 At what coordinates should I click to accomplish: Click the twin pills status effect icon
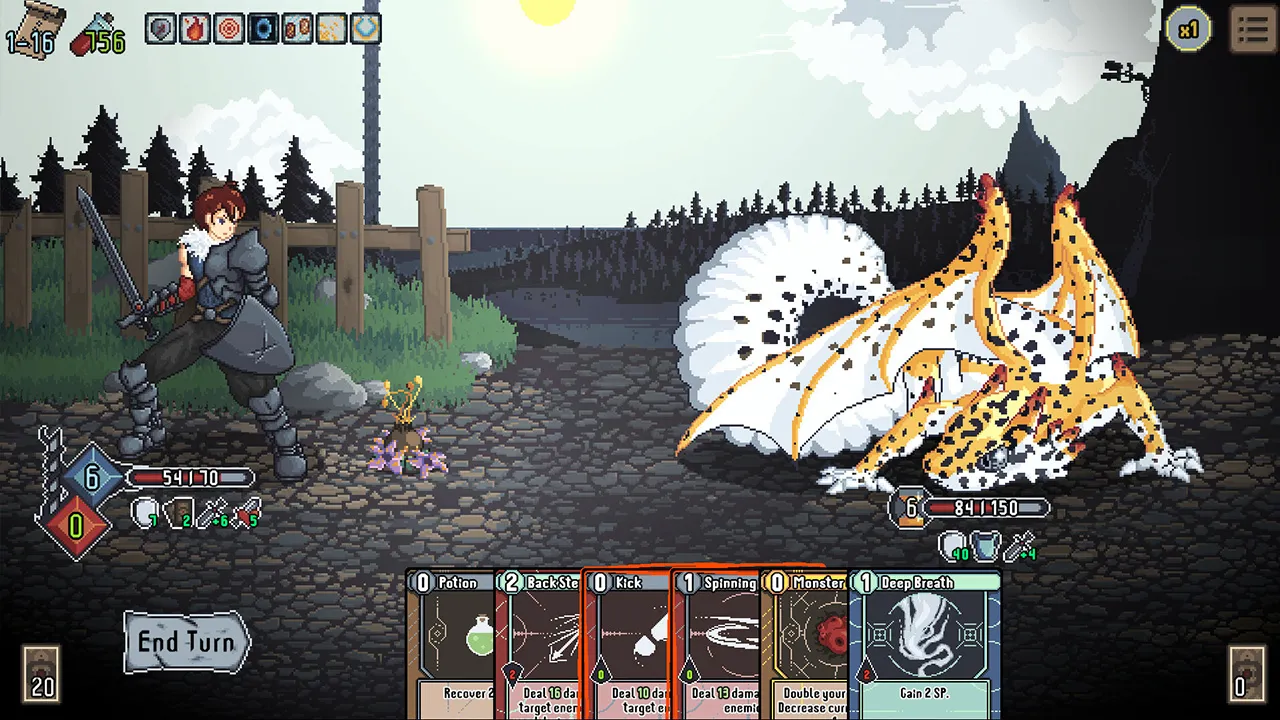296,28
